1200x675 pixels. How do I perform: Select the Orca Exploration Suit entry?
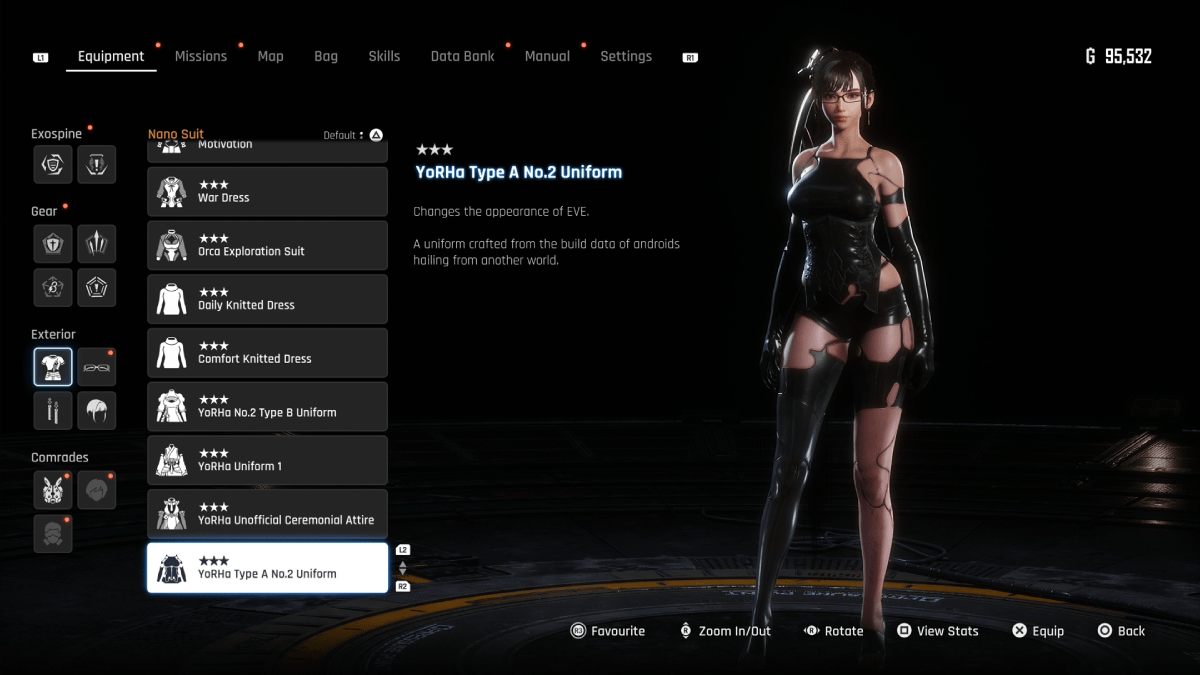267,246
